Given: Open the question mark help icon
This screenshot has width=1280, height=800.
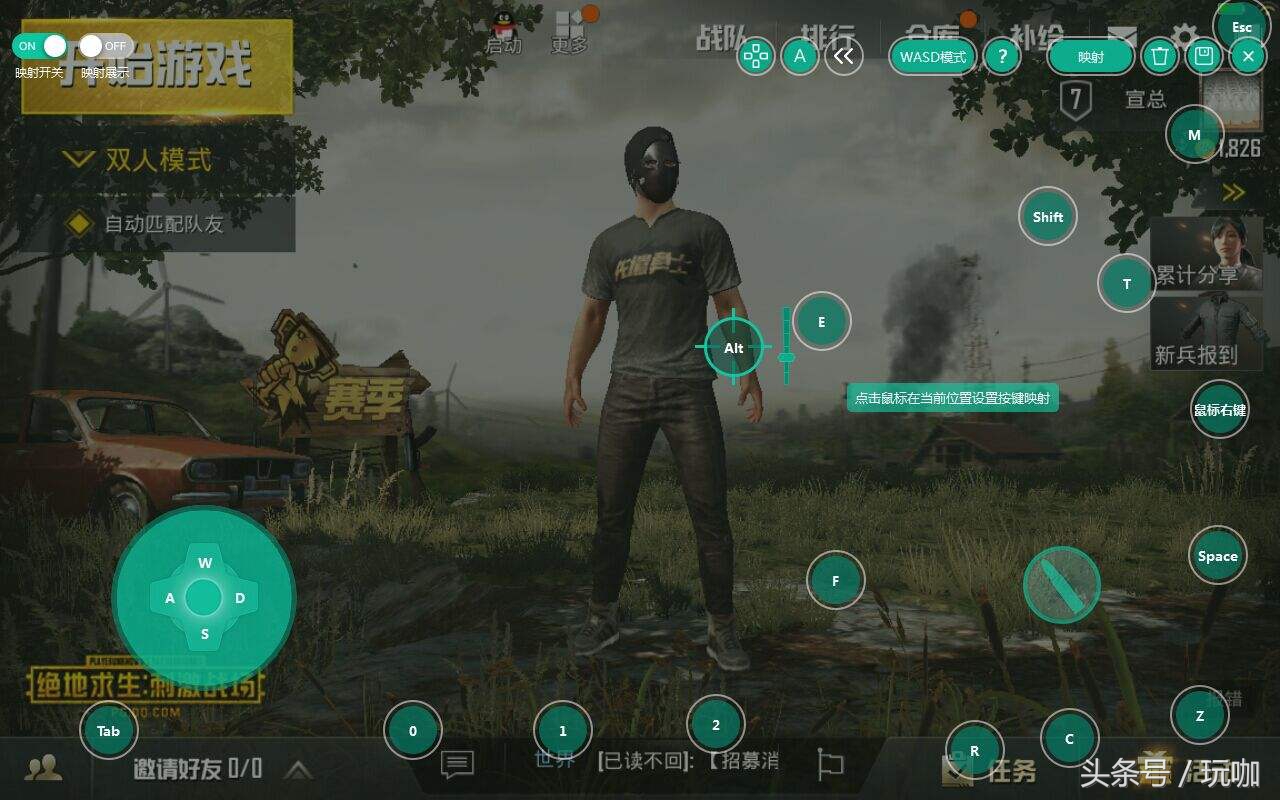Looking at the screenshot, I should [1002, 57].
